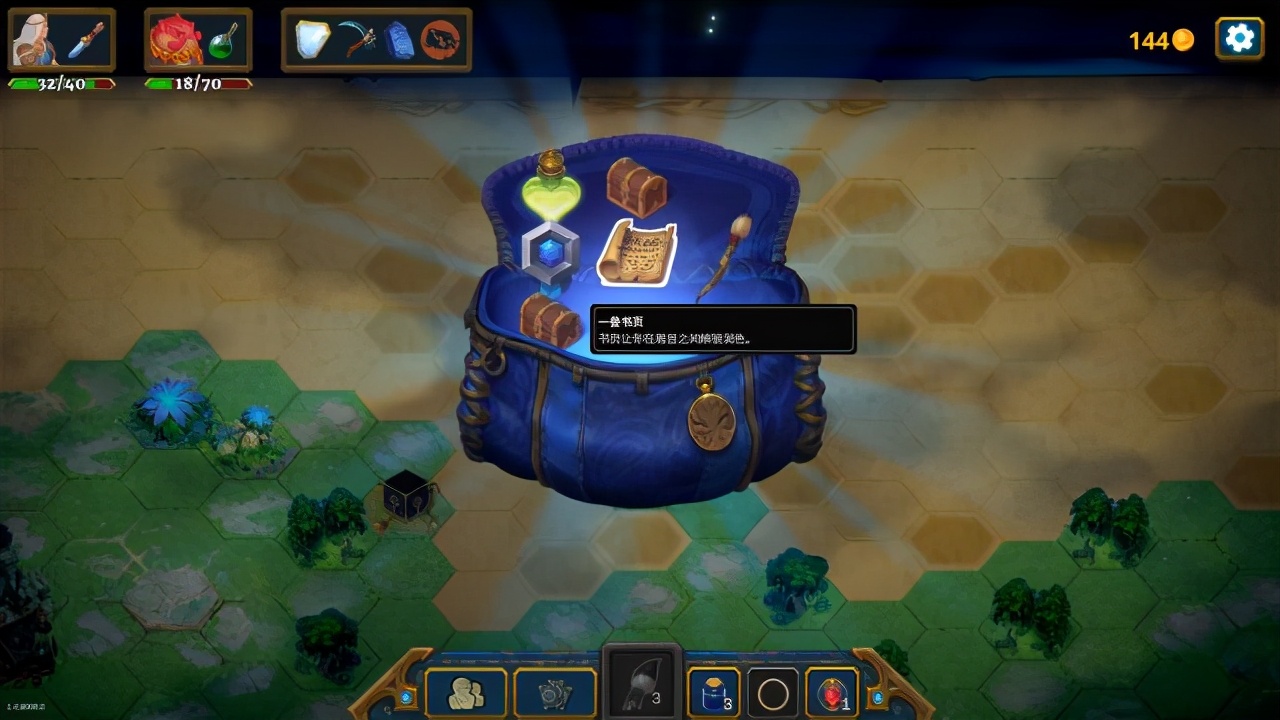Viewport: 1280px width, 720px height.
Task: Inspect the white crystal shield relic
Action: [313, 40]
